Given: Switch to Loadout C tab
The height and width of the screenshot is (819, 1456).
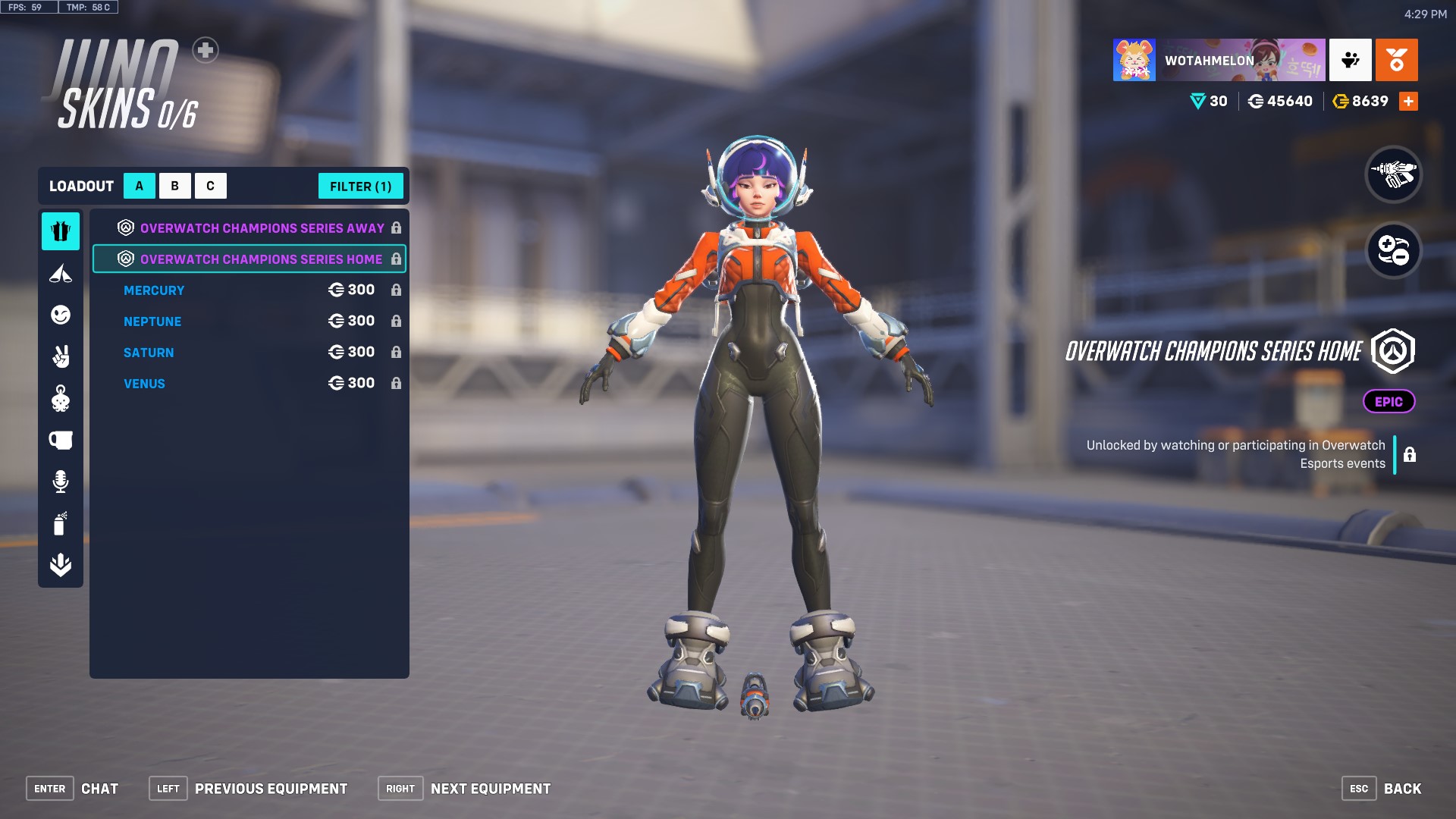Looking at the screenshot, I should point(211,185).
